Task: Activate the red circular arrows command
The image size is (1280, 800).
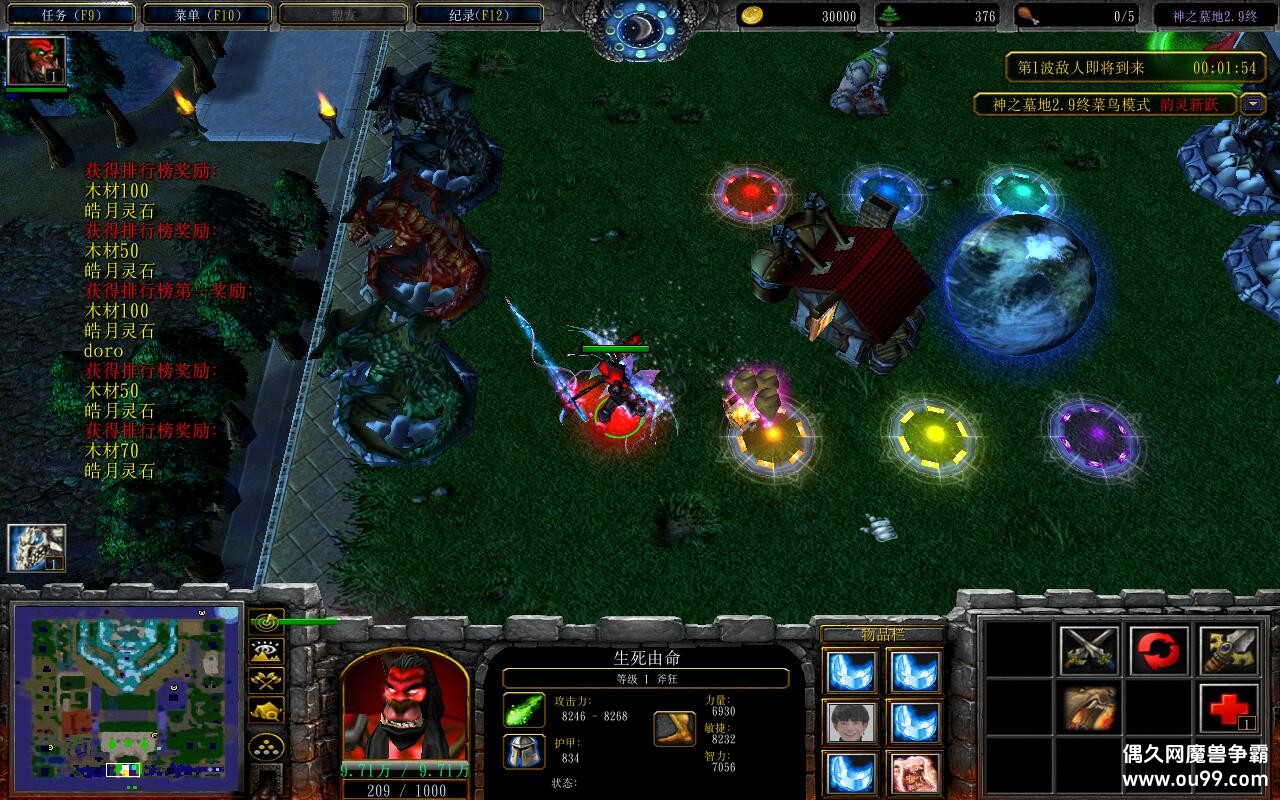Action: pos(1158,650)
